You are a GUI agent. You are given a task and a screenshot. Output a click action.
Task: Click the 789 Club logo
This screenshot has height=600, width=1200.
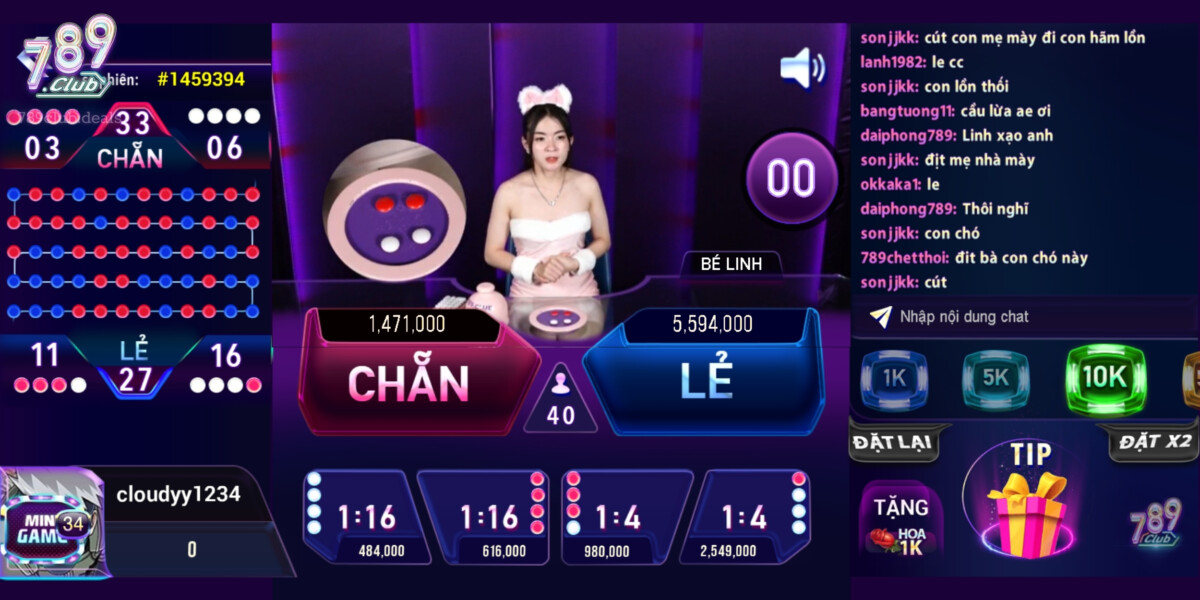68,58
